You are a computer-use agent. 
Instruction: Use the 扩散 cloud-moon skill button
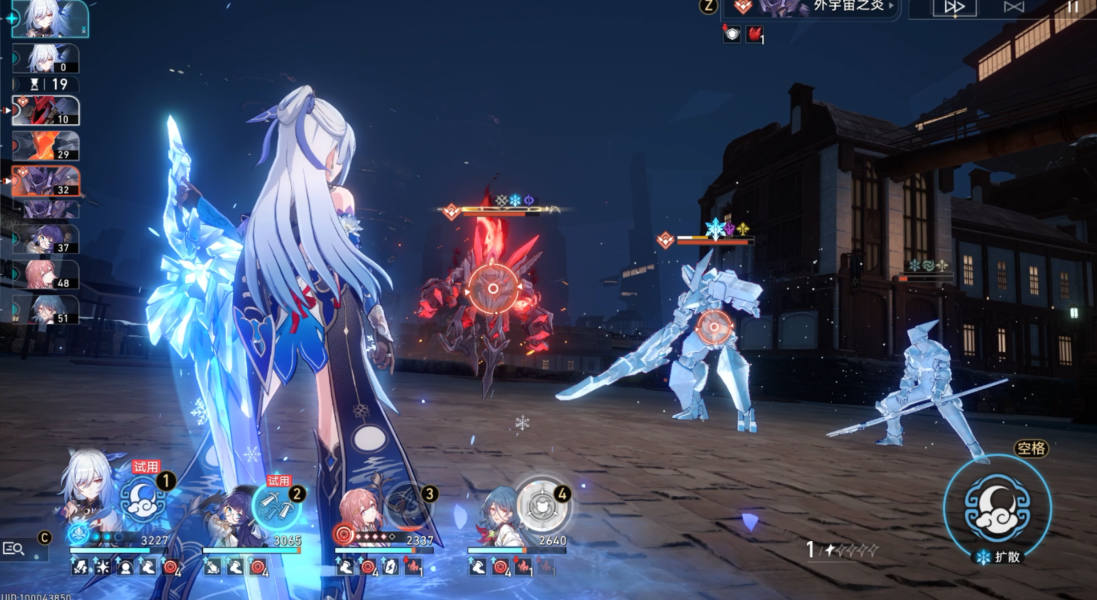[997, 508]
